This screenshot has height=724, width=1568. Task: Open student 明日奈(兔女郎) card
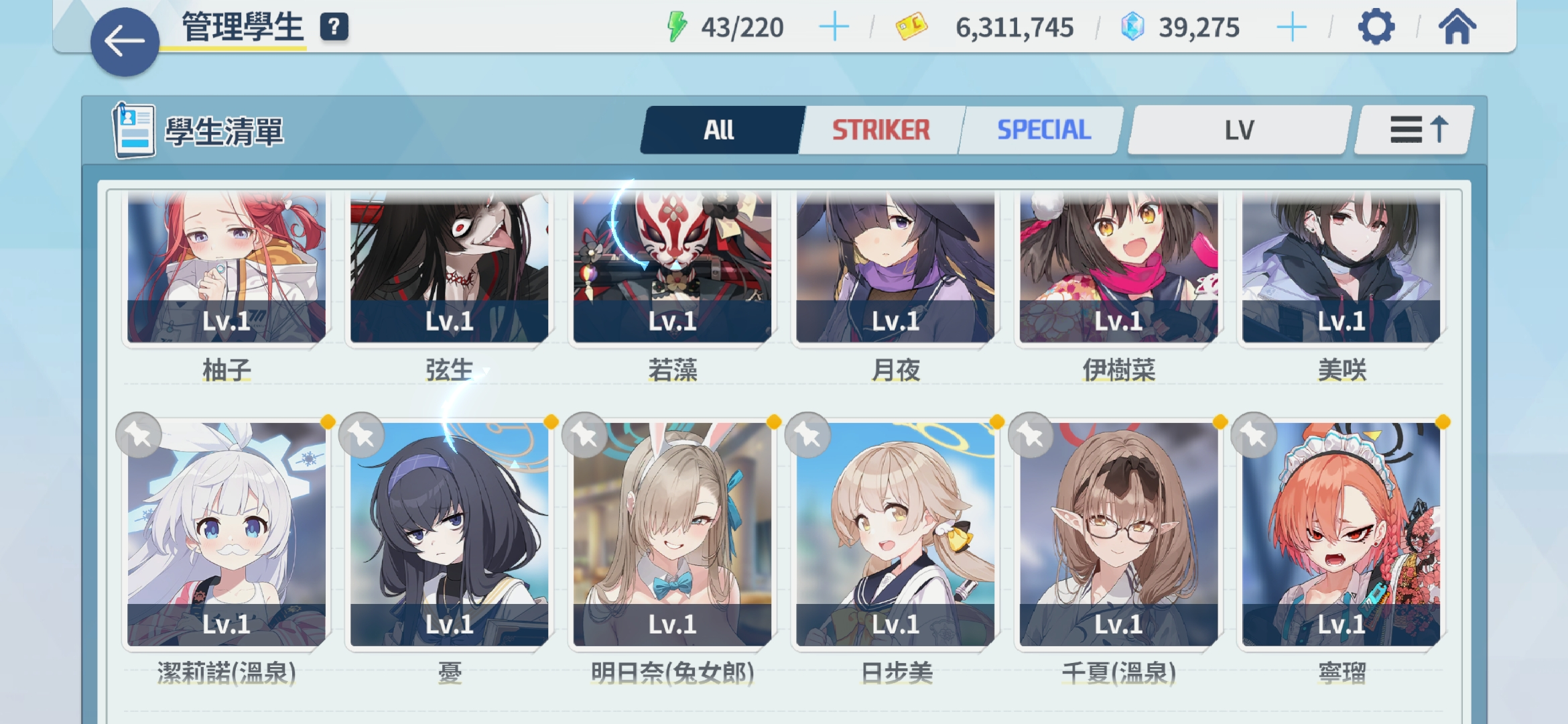pyautogui.click(x=672, y=534)
